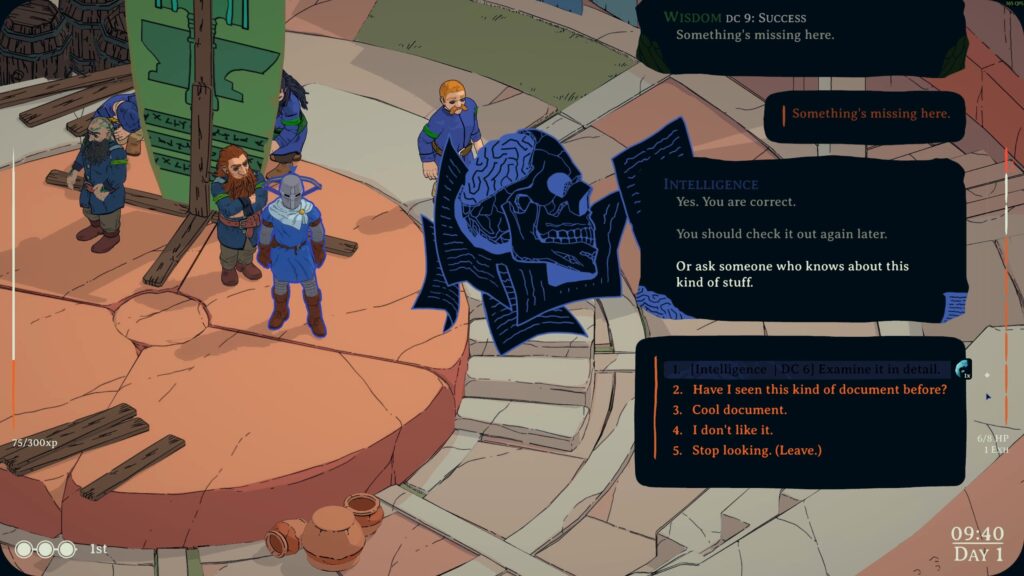Viewport: 1024px width, 576px height.
Task: Ask "Have I seen this kind of document before?"
Action: pyautogui.click(x=819, y=390)
